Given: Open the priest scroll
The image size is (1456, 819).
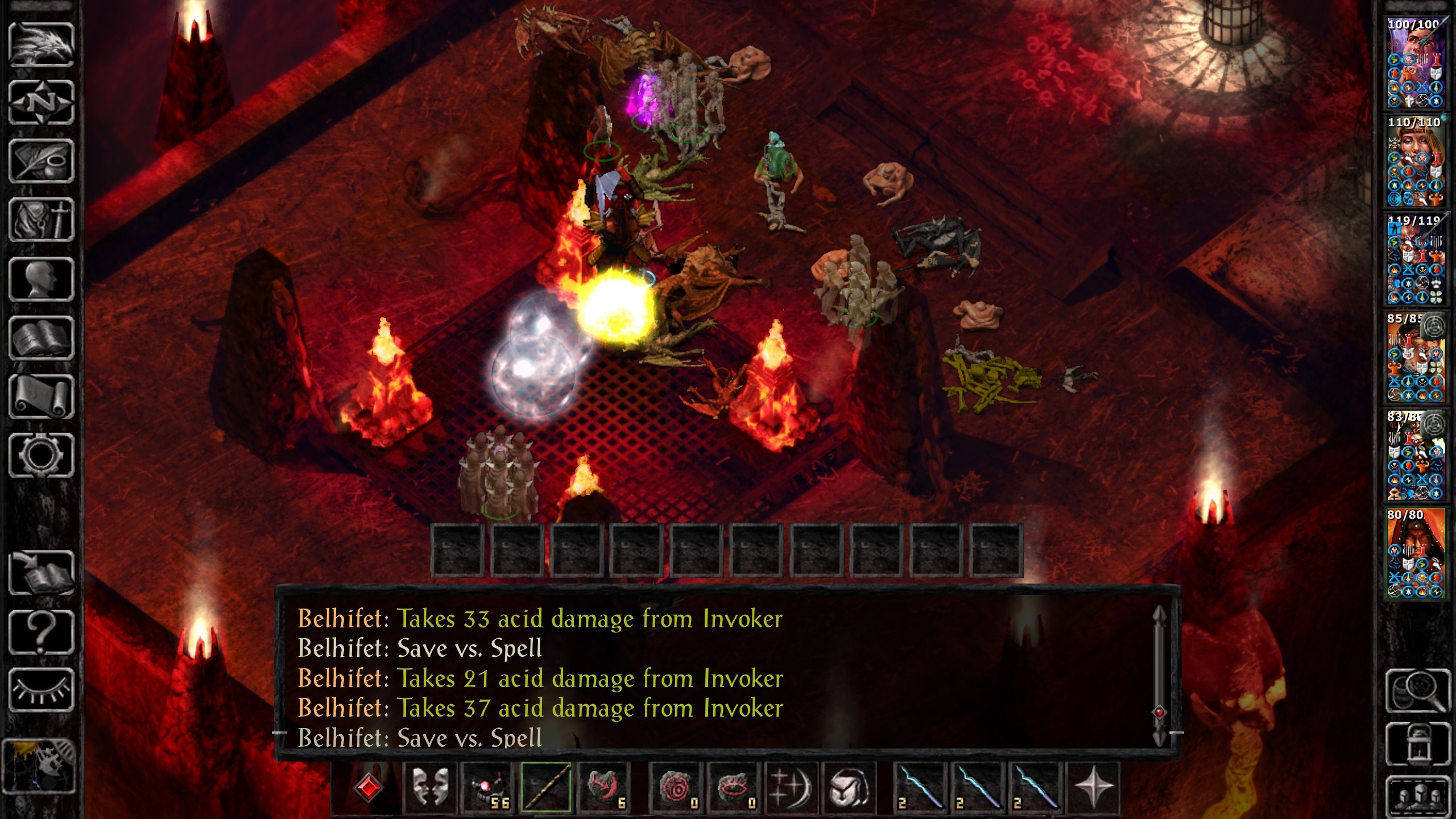Looking at the screenshot, I should [x=41, y=396].
